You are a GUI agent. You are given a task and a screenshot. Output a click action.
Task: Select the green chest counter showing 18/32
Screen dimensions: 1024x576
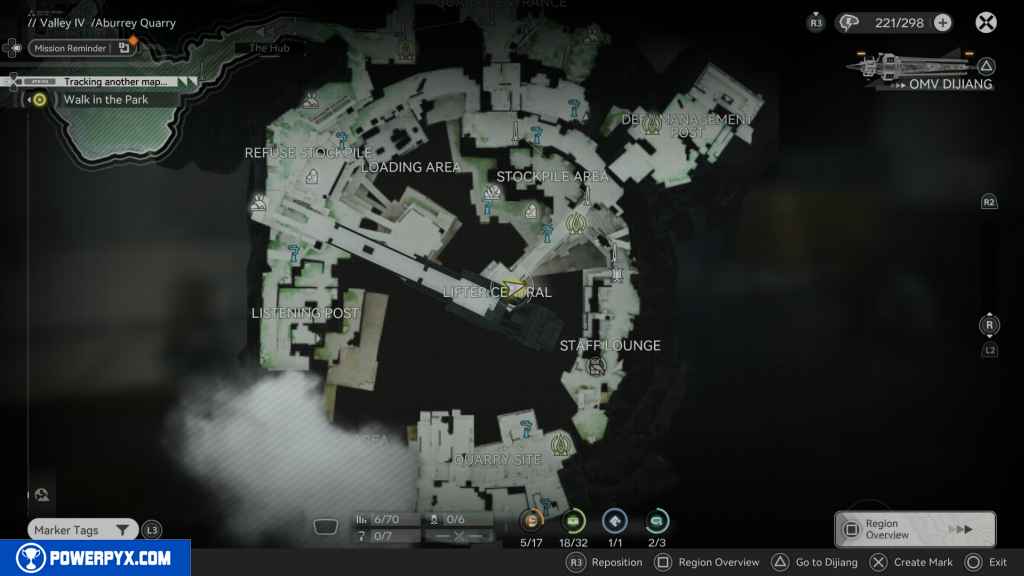574,520
